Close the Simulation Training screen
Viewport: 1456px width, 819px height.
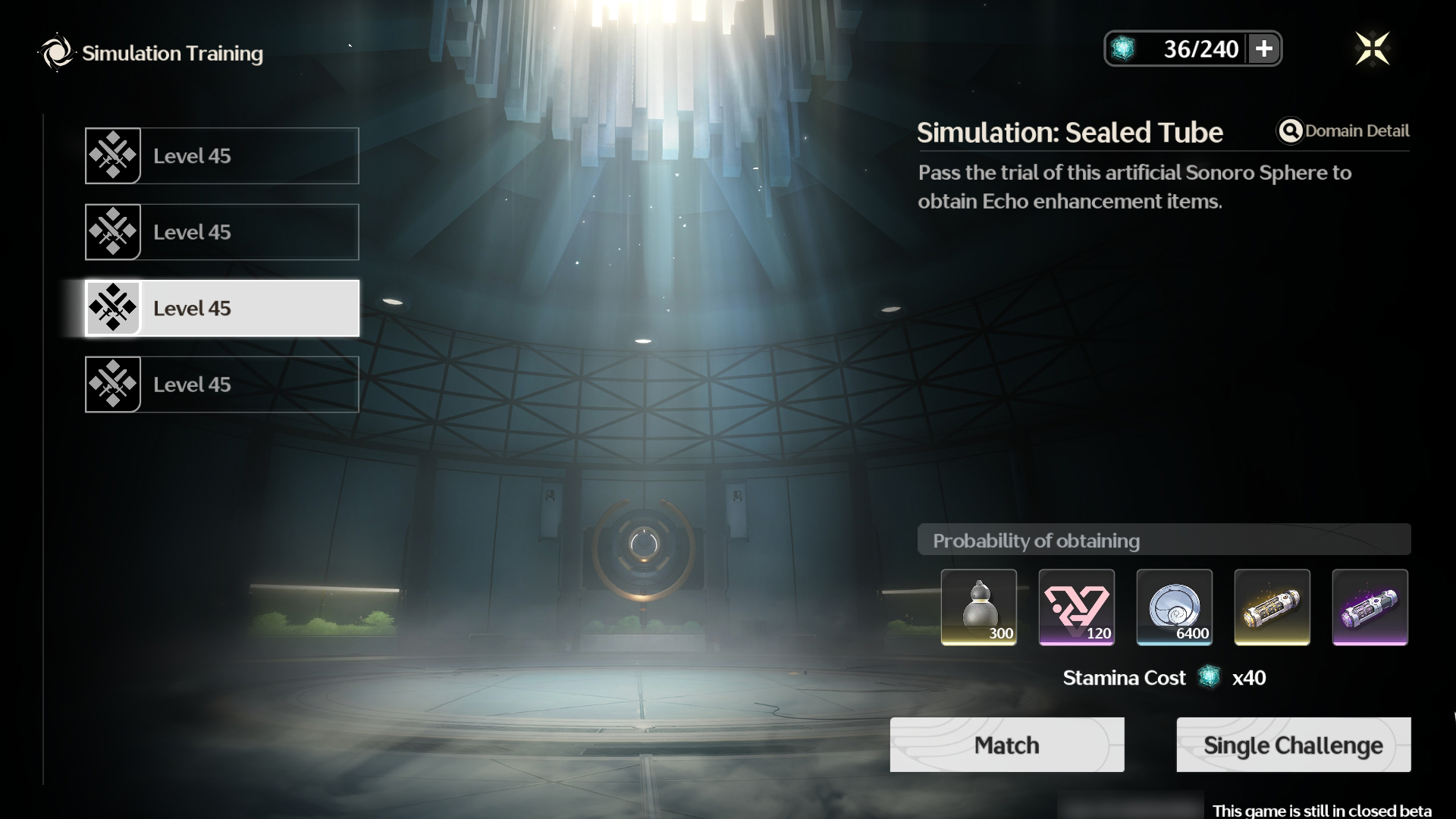(x=1372, y=49)
